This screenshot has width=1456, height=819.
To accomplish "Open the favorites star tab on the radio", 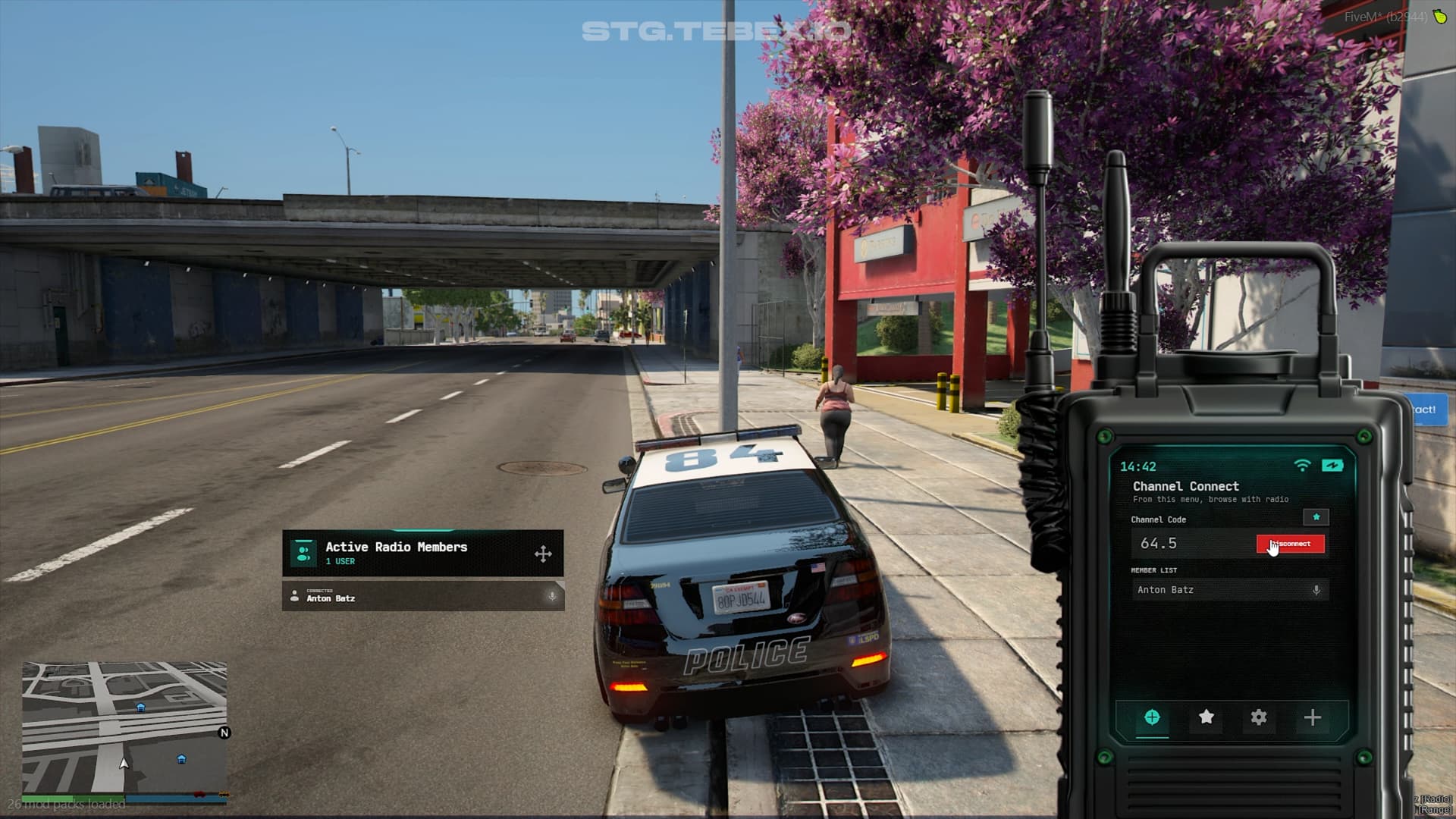I will click(x=1205, y=716).
